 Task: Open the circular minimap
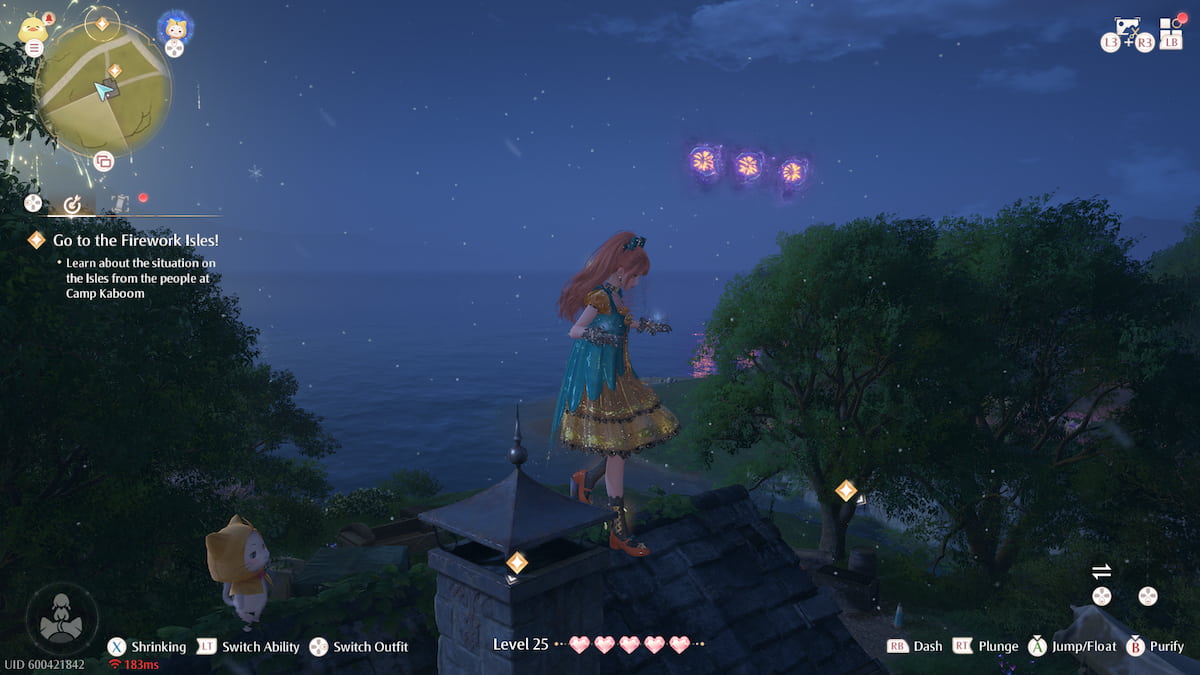(102, 88)
